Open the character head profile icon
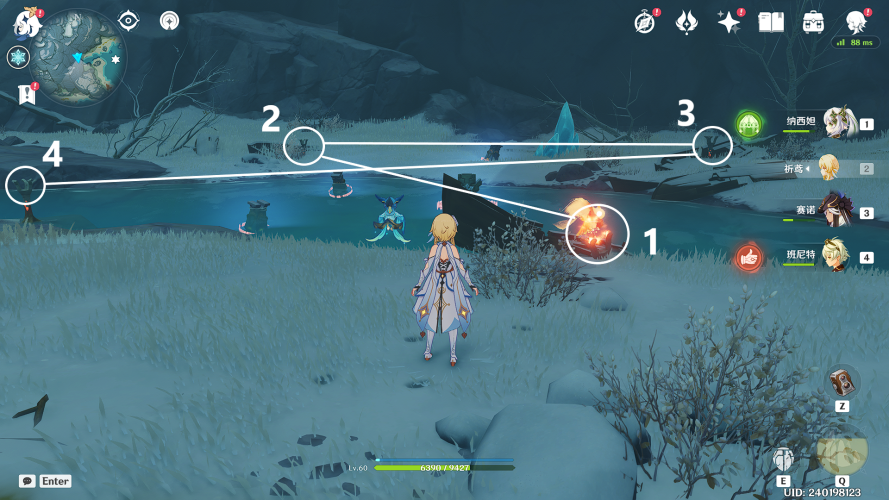889x500 pixels. (856, 22)
